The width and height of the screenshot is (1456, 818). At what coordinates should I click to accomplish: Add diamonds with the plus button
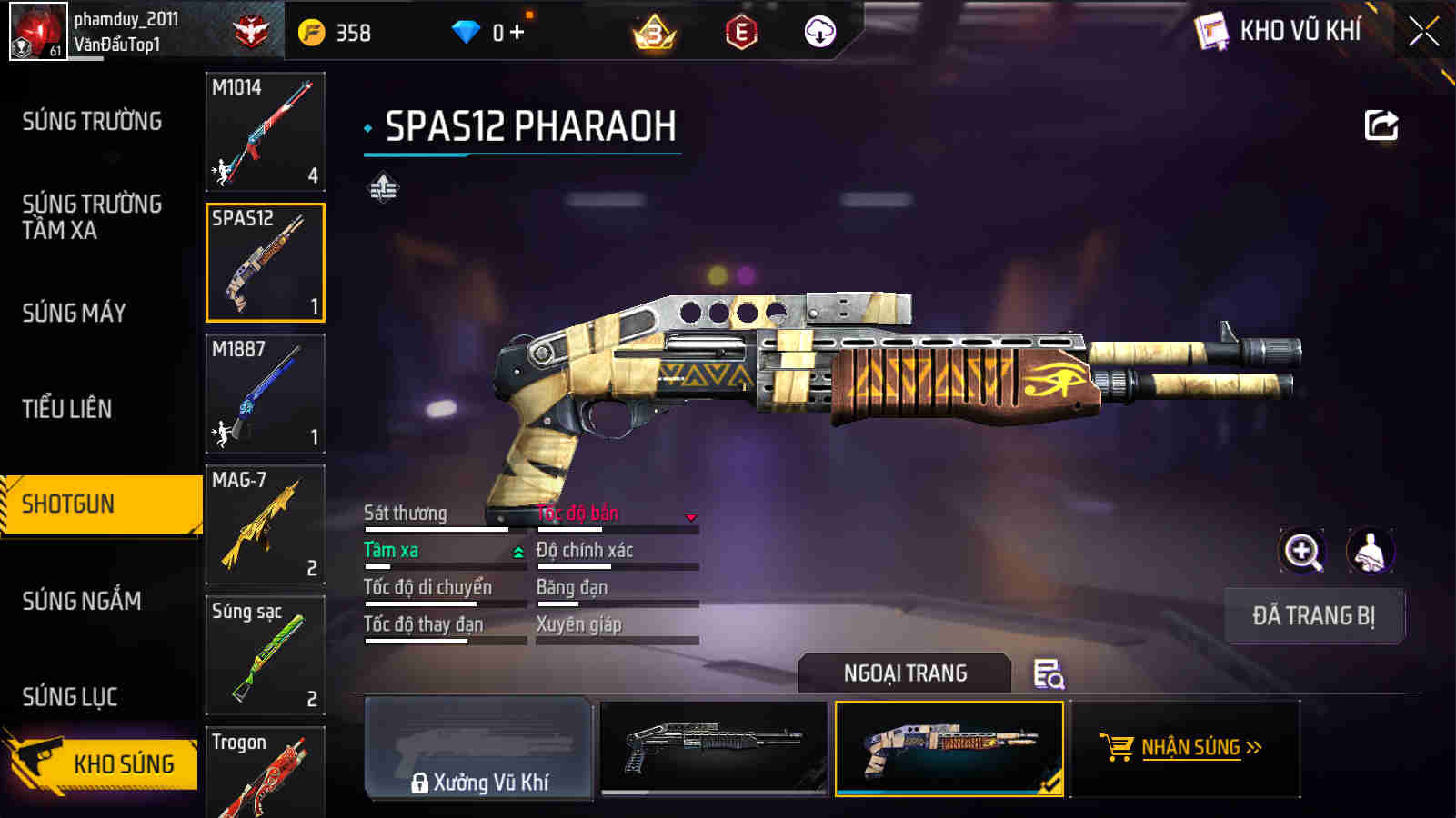click(517, 33)
